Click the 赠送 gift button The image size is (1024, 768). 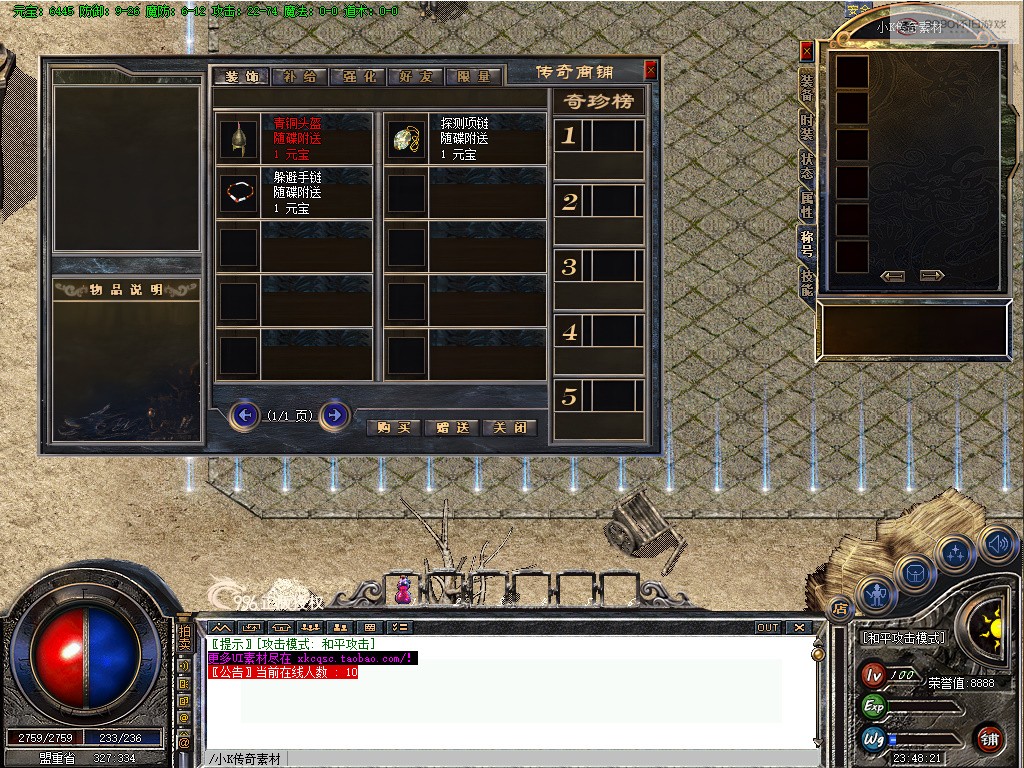coord(453,427)
